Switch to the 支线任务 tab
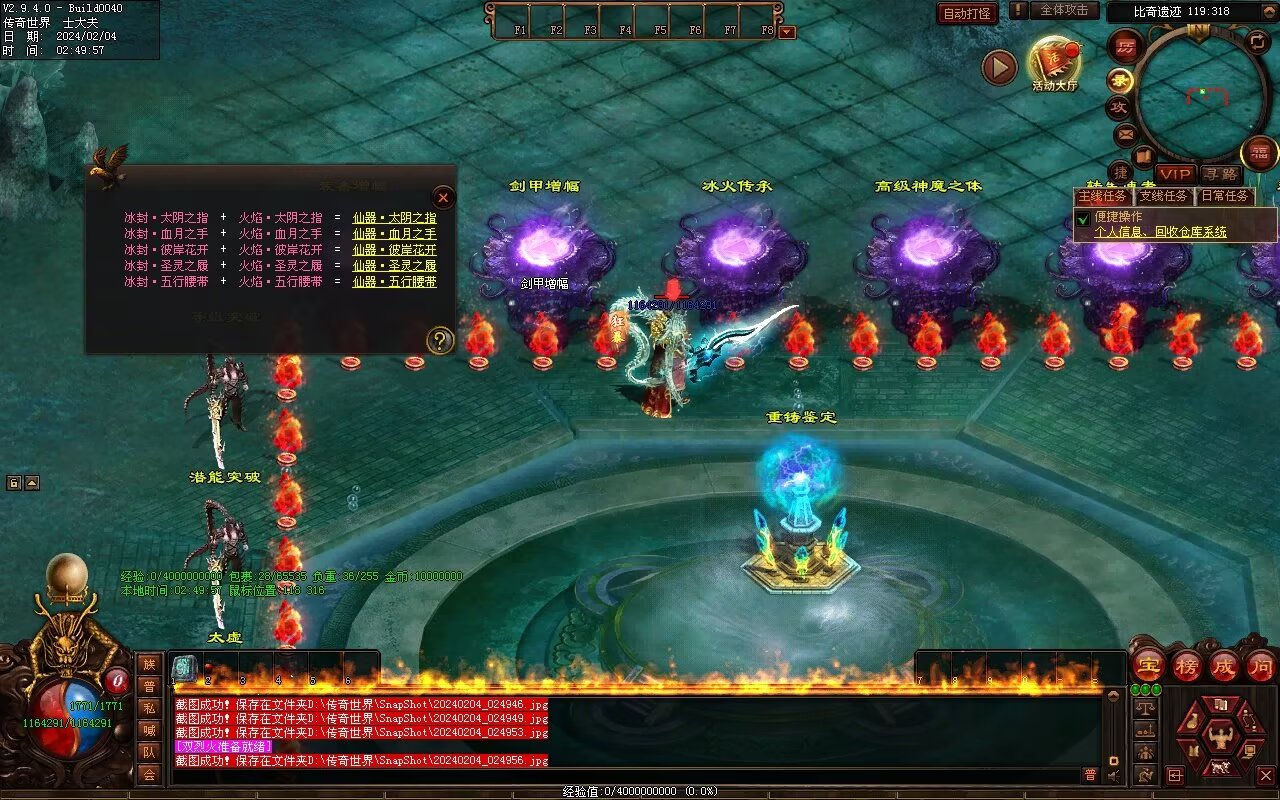 coord(1164,196)
